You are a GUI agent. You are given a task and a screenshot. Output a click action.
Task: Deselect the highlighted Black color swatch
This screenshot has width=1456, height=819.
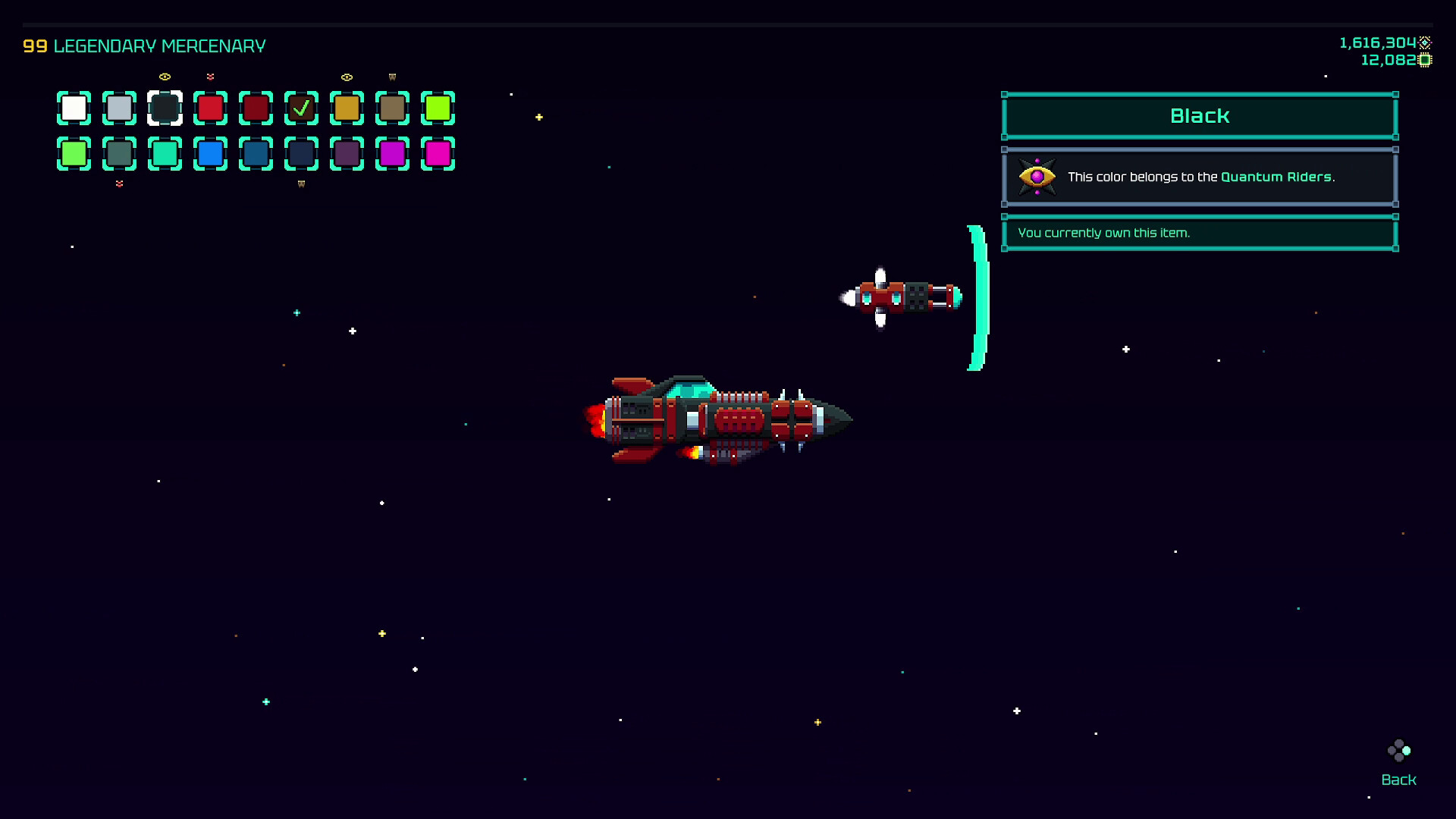click(x=165, y=108)
